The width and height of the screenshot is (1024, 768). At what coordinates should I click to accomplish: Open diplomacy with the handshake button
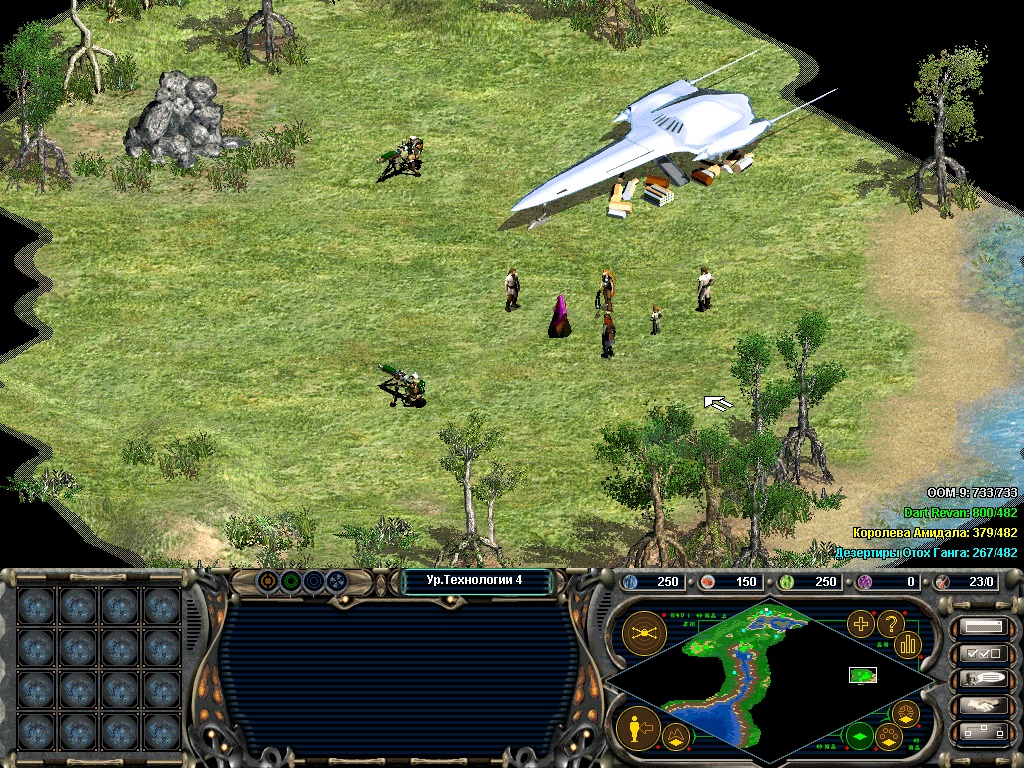coord(982,706)
